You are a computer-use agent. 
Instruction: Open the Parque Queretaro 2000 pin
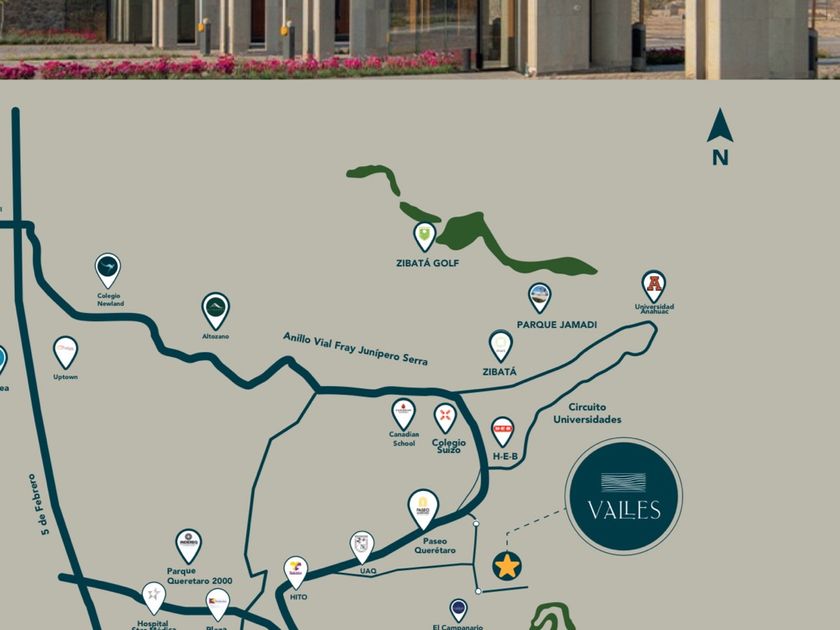coord(188,545)
